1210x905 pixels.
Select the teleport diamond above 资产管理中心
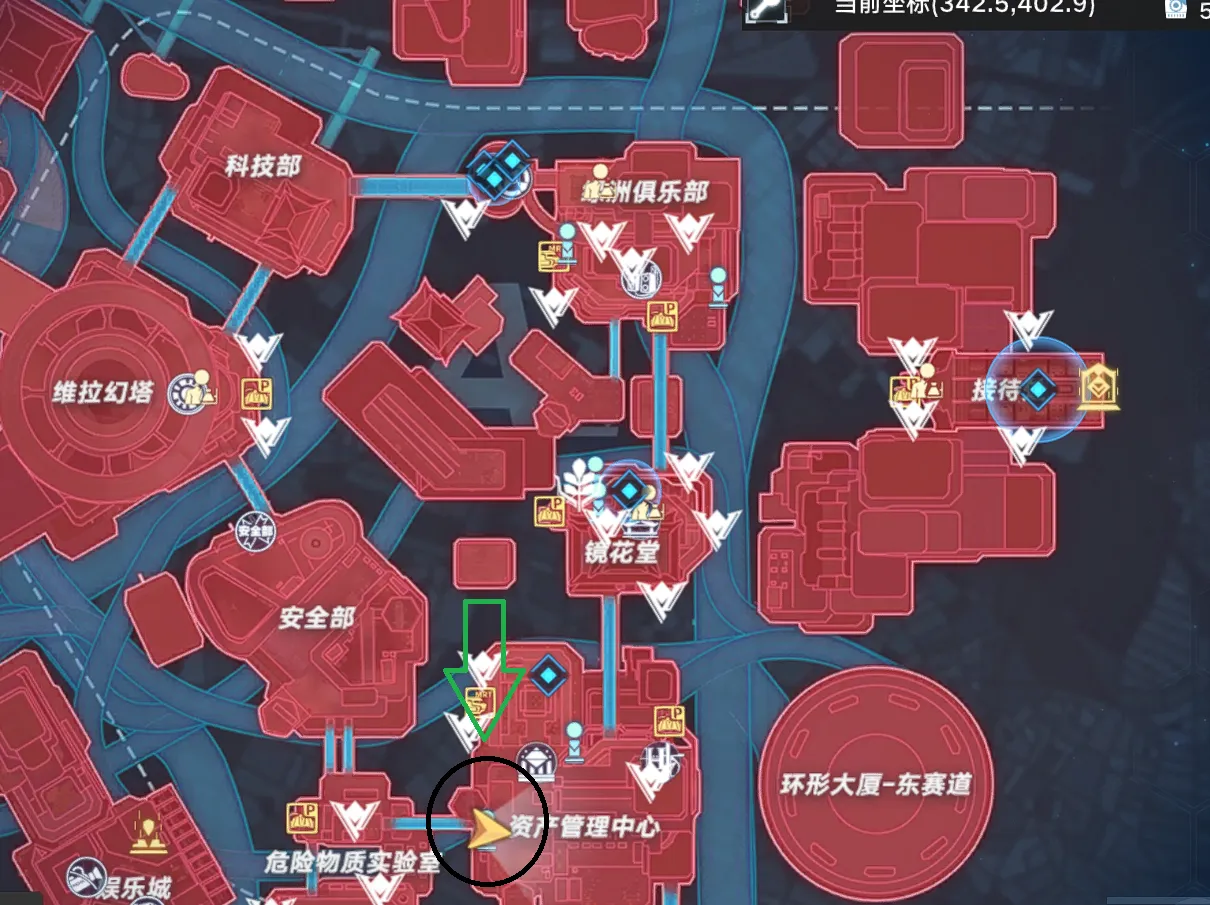click(548, 675)
